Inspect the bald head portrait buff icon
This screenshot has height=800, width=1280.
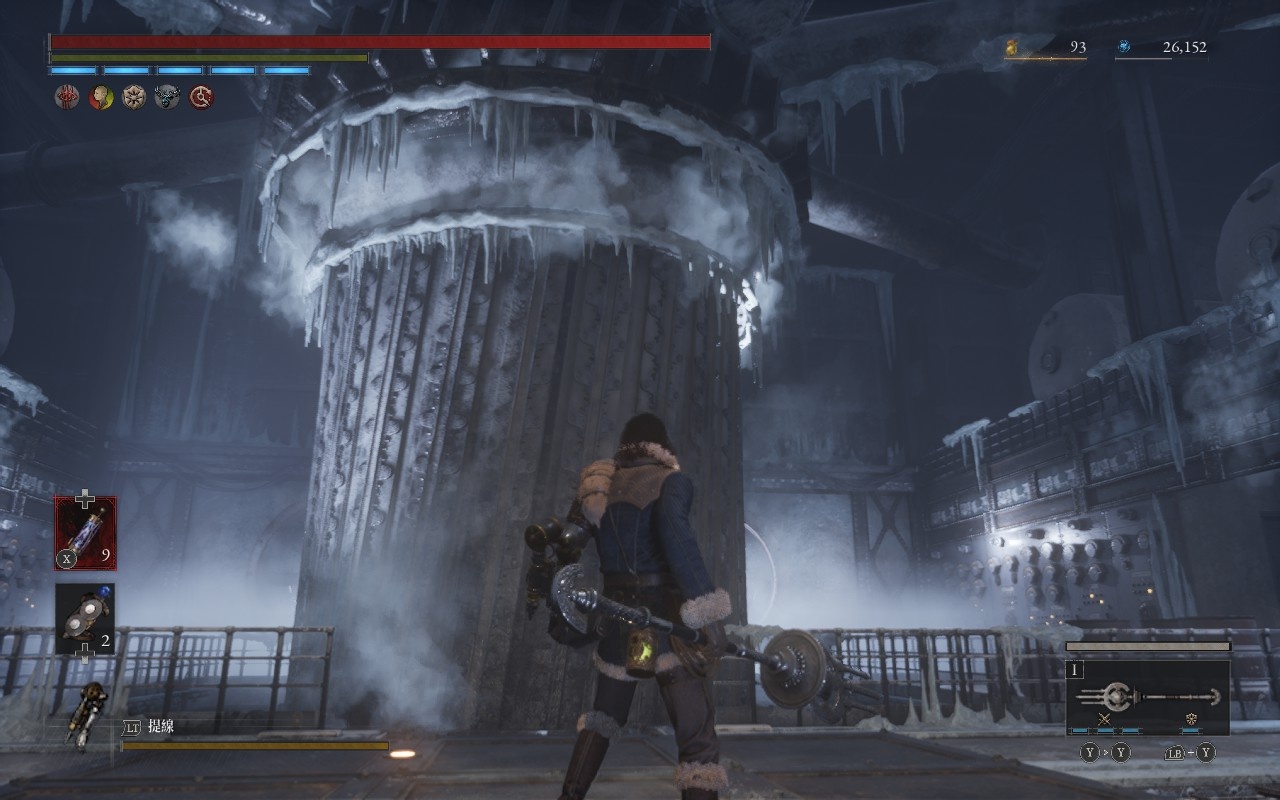click(100, 97)
